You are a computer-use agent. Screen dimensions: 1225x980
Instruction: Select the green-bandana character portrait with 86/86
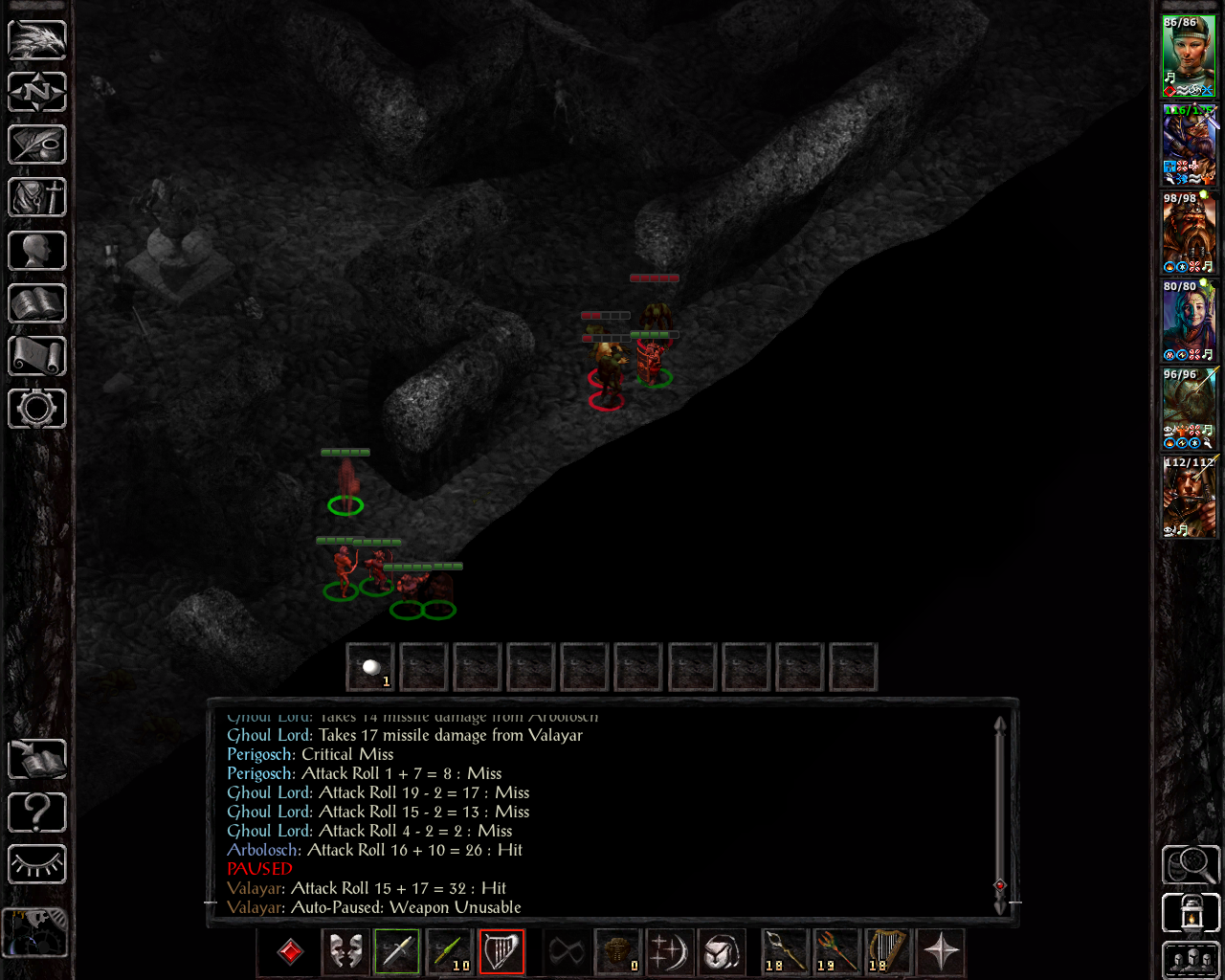(1189, 56)
